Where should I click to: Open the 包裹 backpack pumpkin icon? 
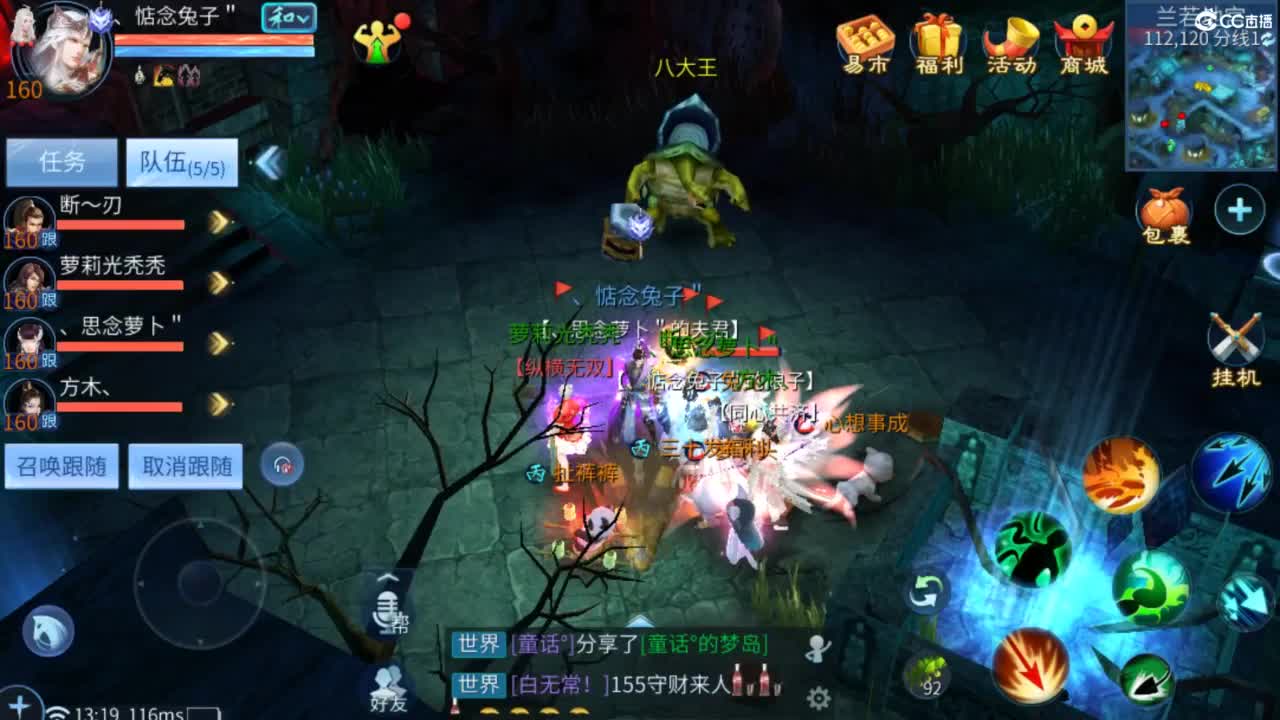pos(1166,210)
